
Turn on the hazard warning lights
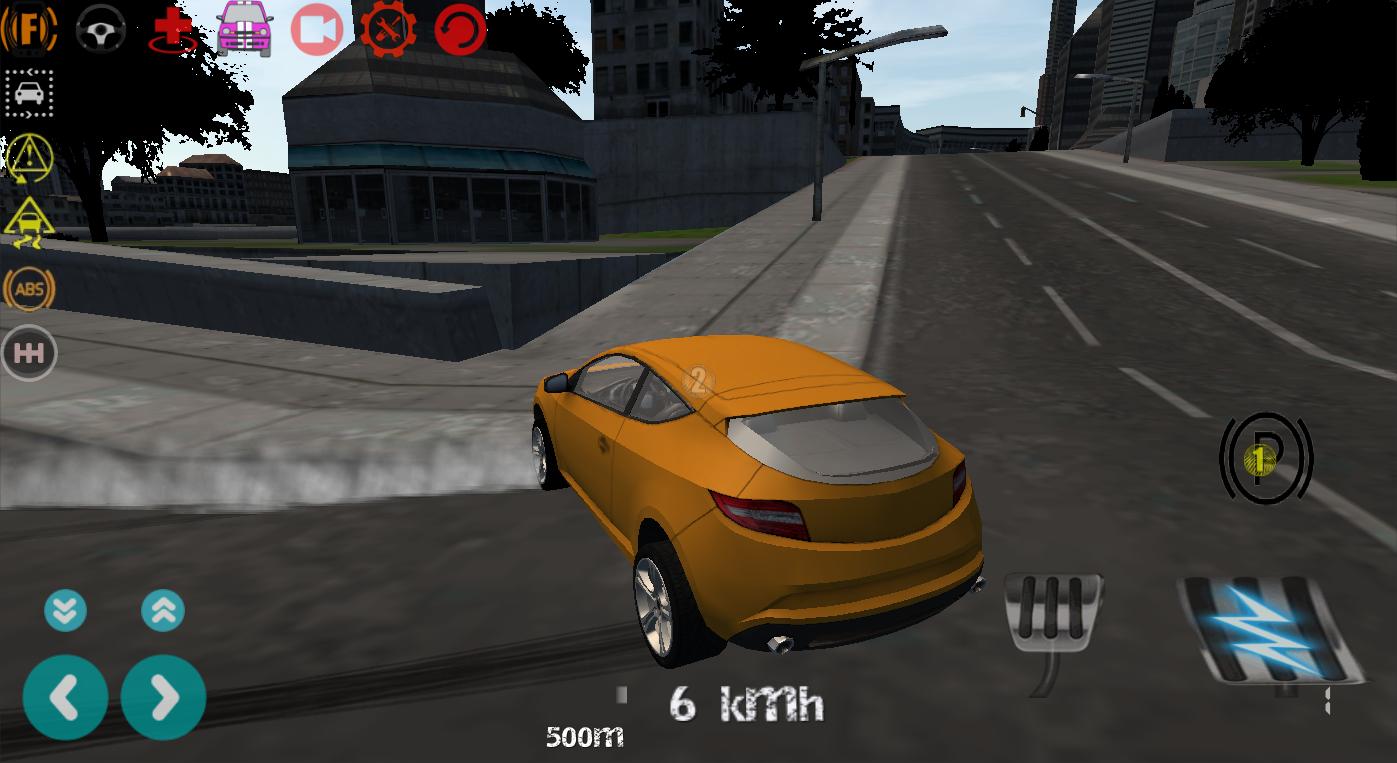click(29, 158)
